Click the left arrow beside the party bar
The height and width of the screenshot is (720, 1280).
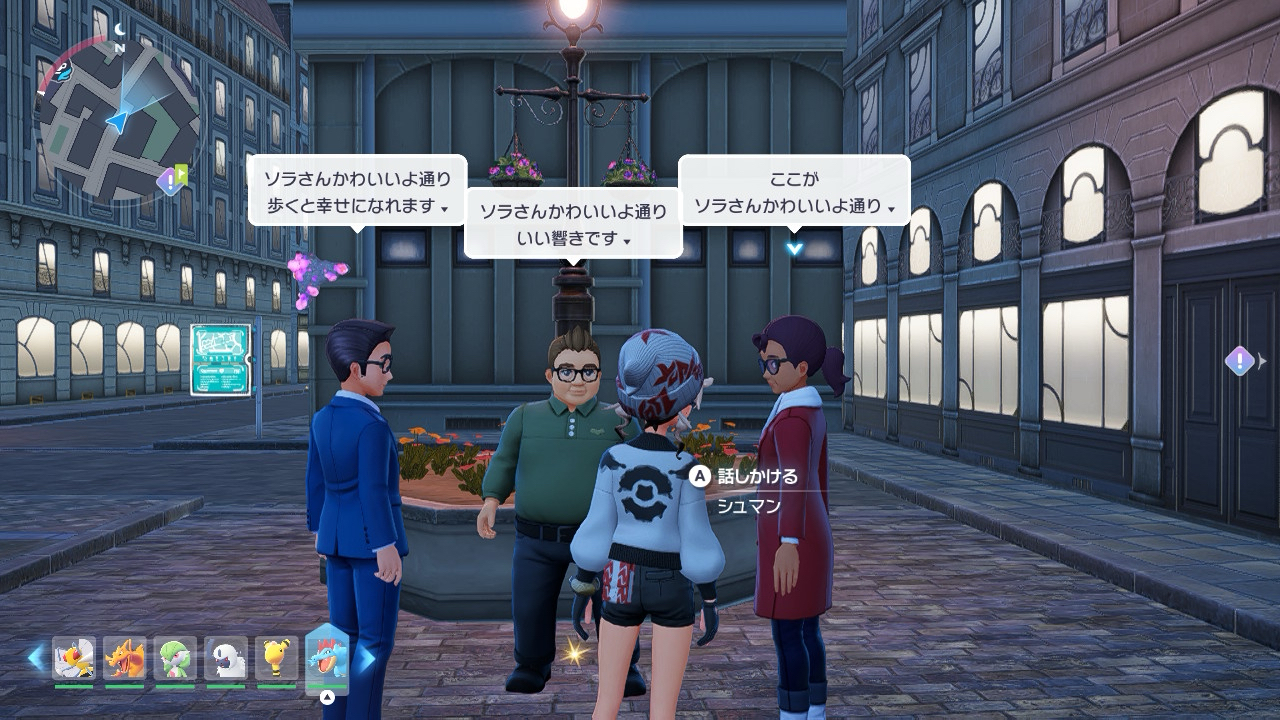tap(36, 658)
